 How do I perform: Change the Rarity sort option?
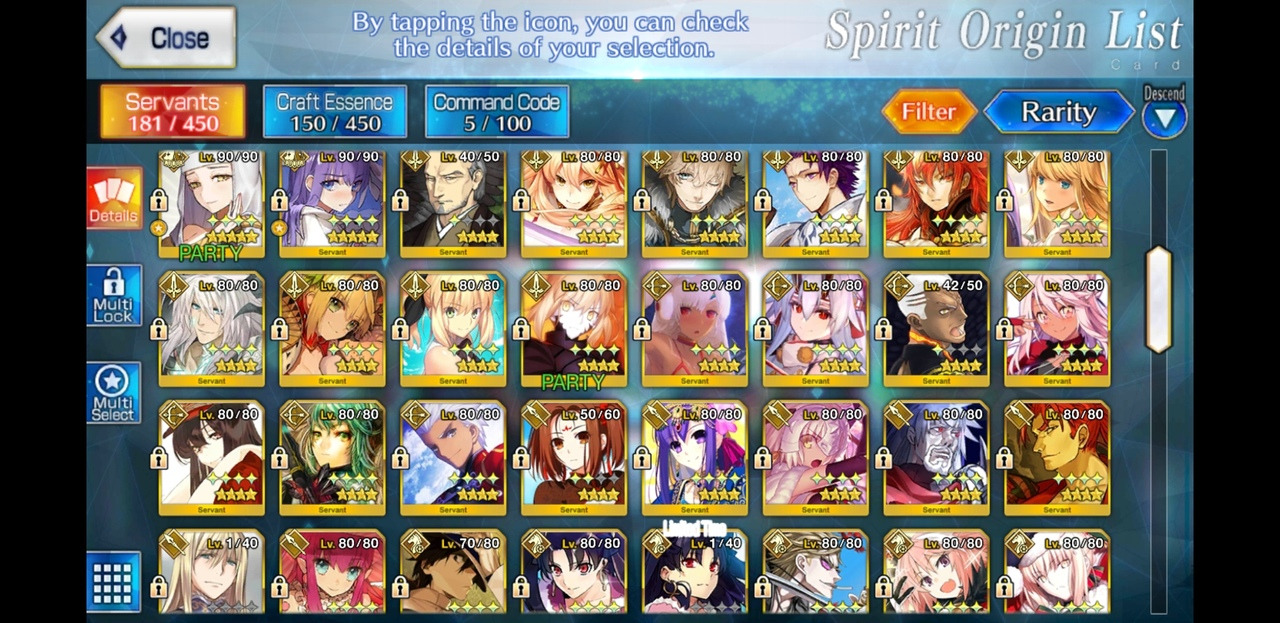(x=1058, y=112)
